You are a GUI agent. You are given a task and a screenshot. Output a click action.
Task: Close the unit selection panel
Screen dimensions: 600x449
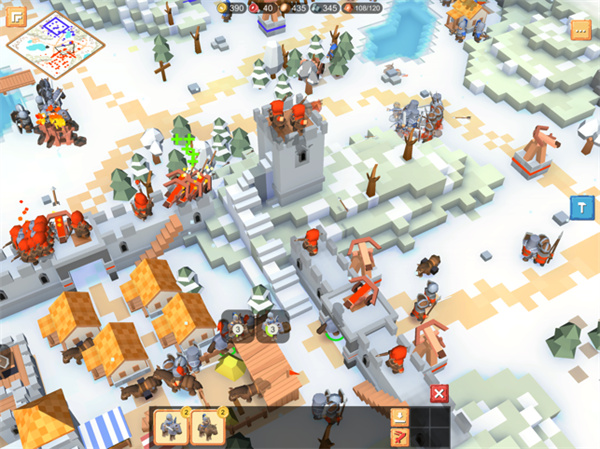click(438, 393)
